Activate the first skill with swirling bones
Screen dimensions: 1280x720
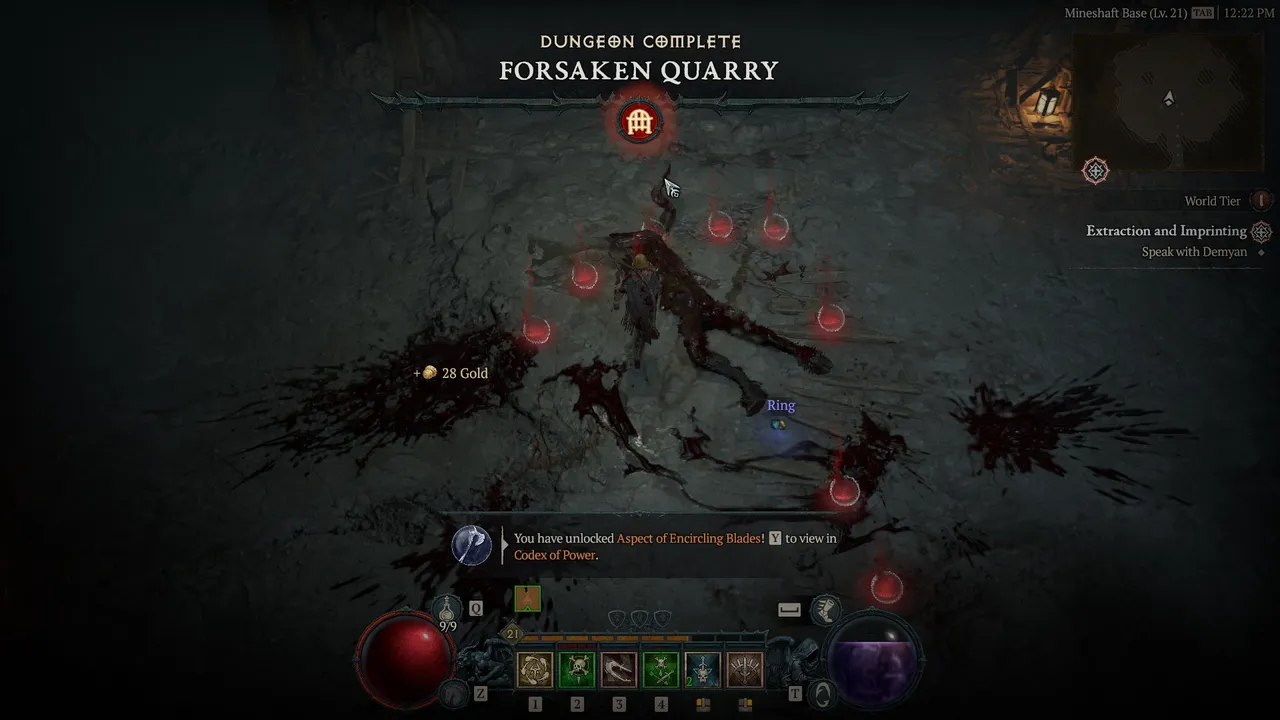click(x=535, y=669)
